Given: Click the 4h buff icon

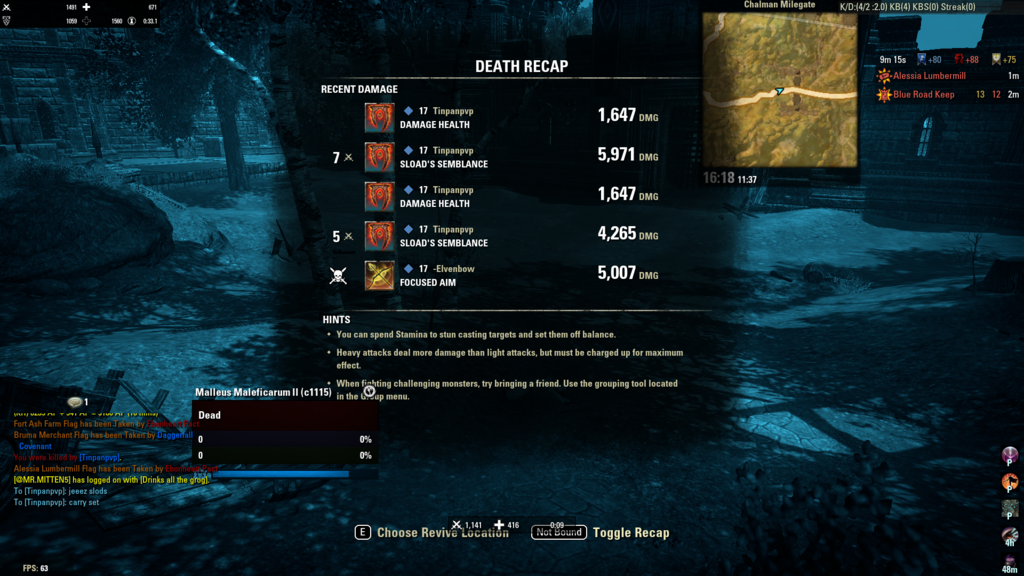Looking at the screenshot, I should (x=1010, y=536).
